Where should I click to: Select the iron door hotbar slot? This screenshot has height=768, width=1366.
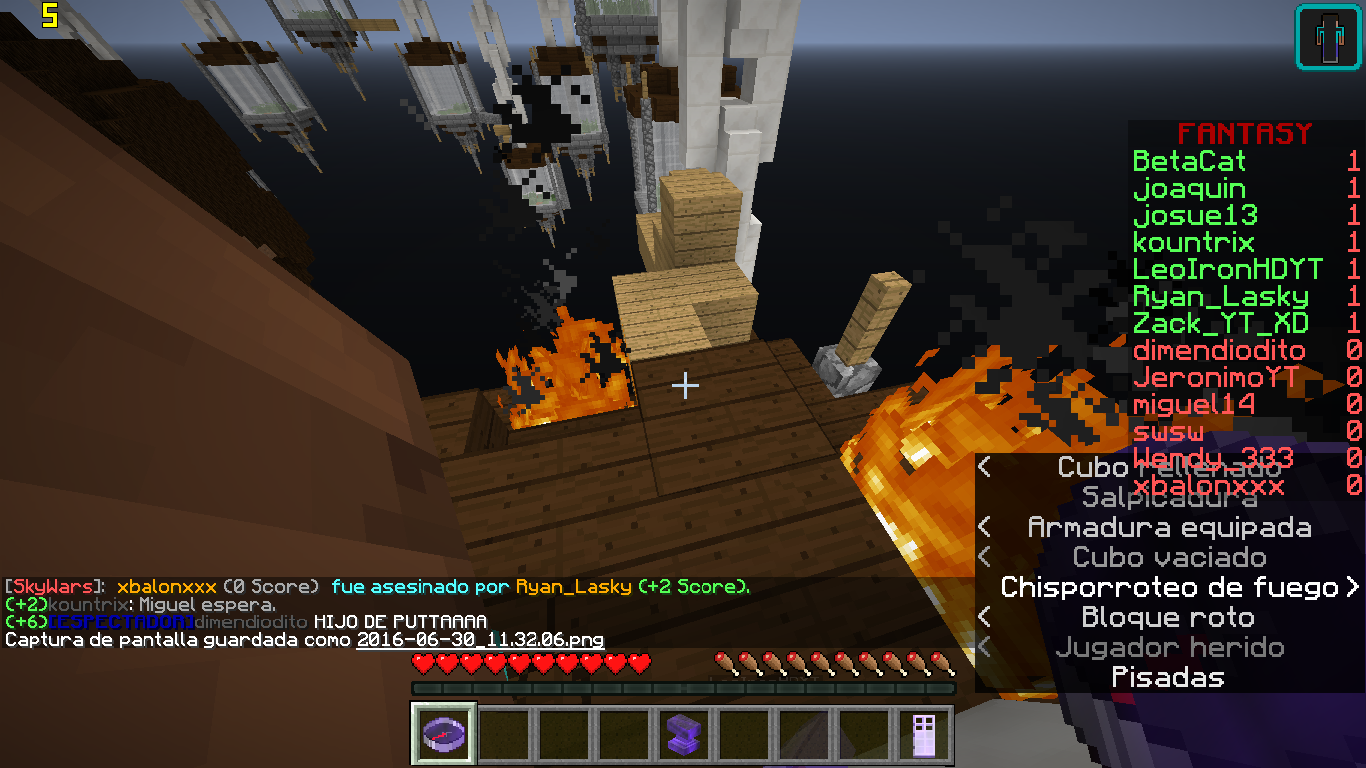[923, 735]
